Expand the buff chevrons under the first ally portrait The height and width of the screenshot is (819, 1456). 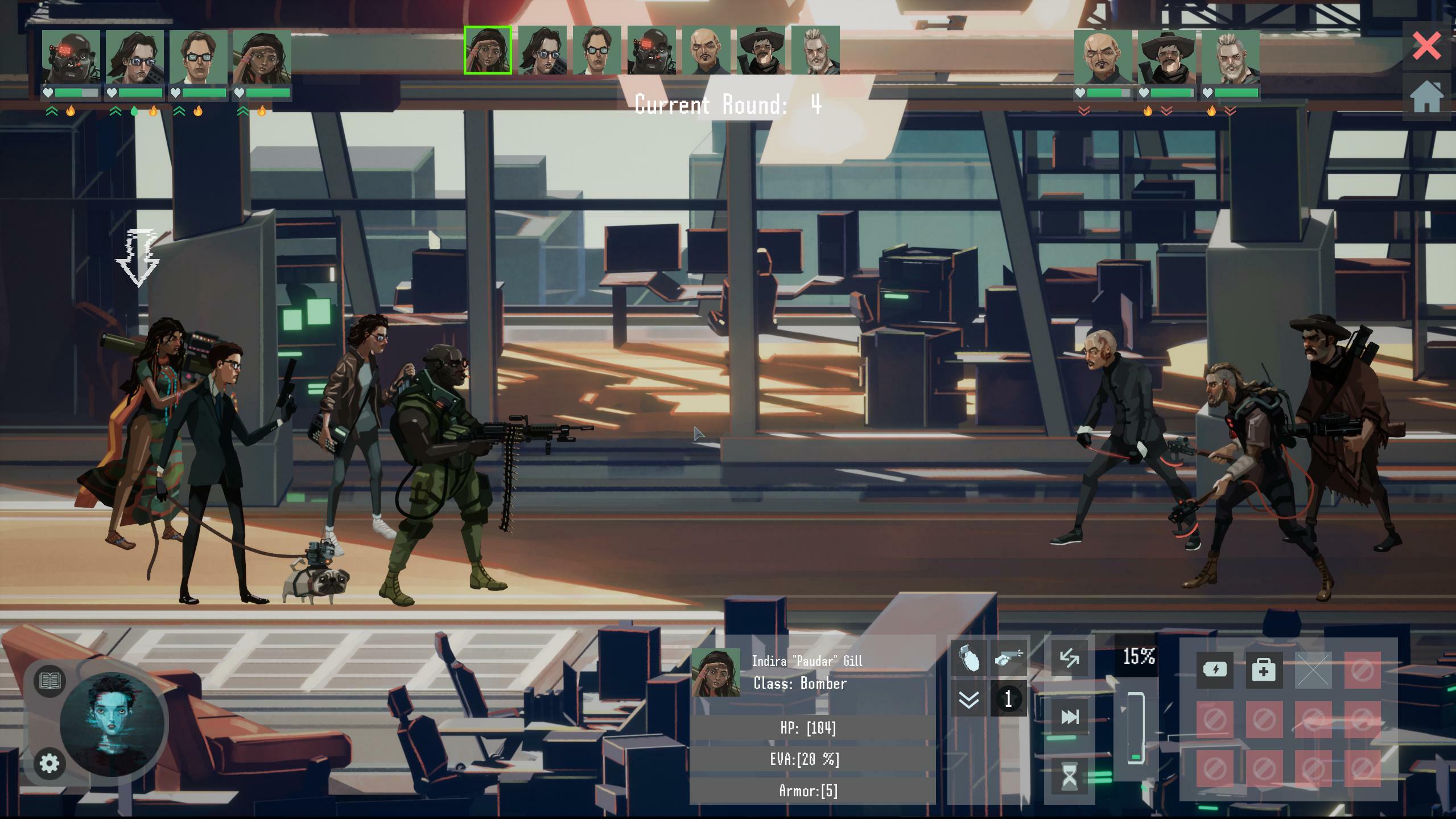tap(51, 110)
